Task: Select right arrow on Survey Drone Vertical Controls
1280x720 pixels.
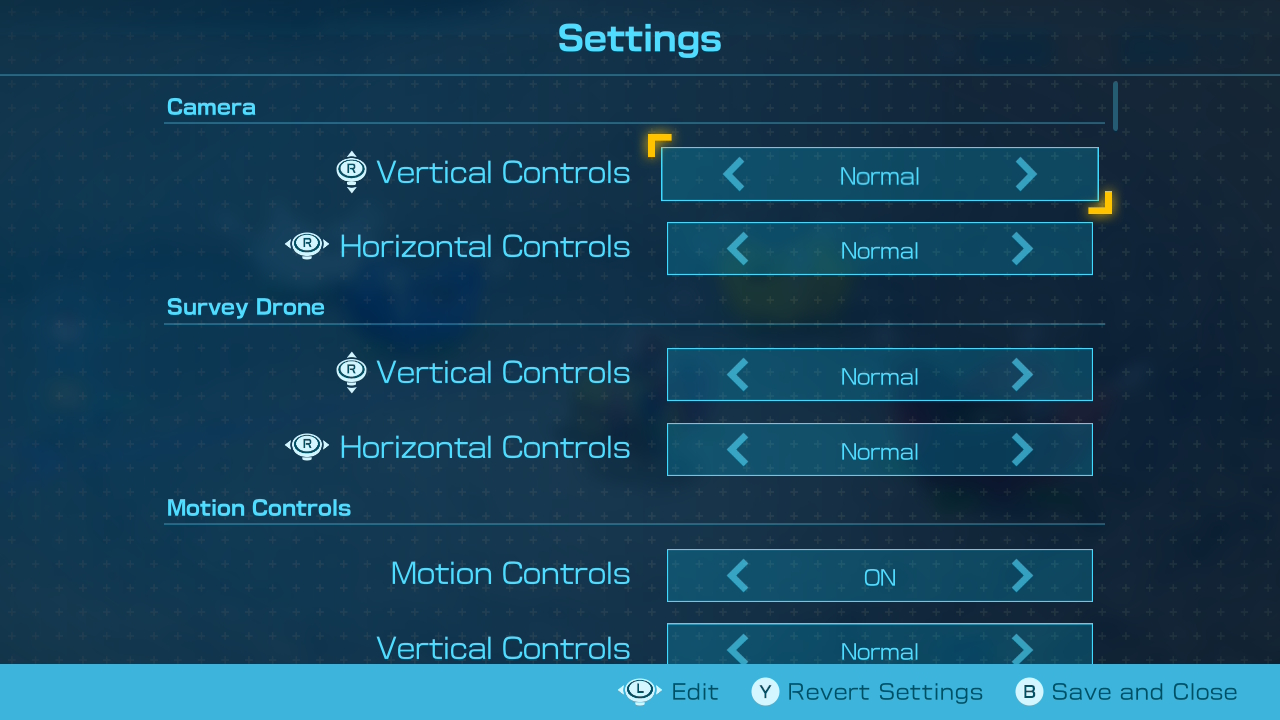Action: click(x=1021, y=375)
